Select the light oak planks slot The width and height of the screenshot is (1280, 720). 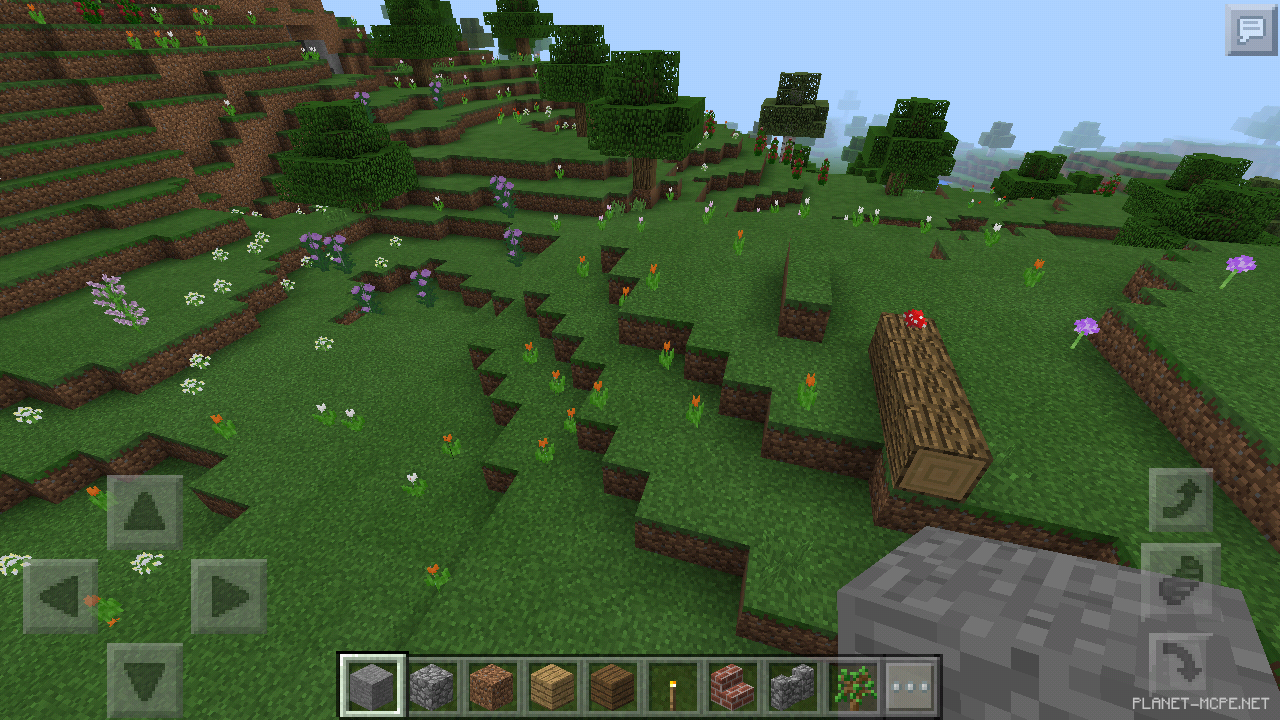[x=552, y=686]
